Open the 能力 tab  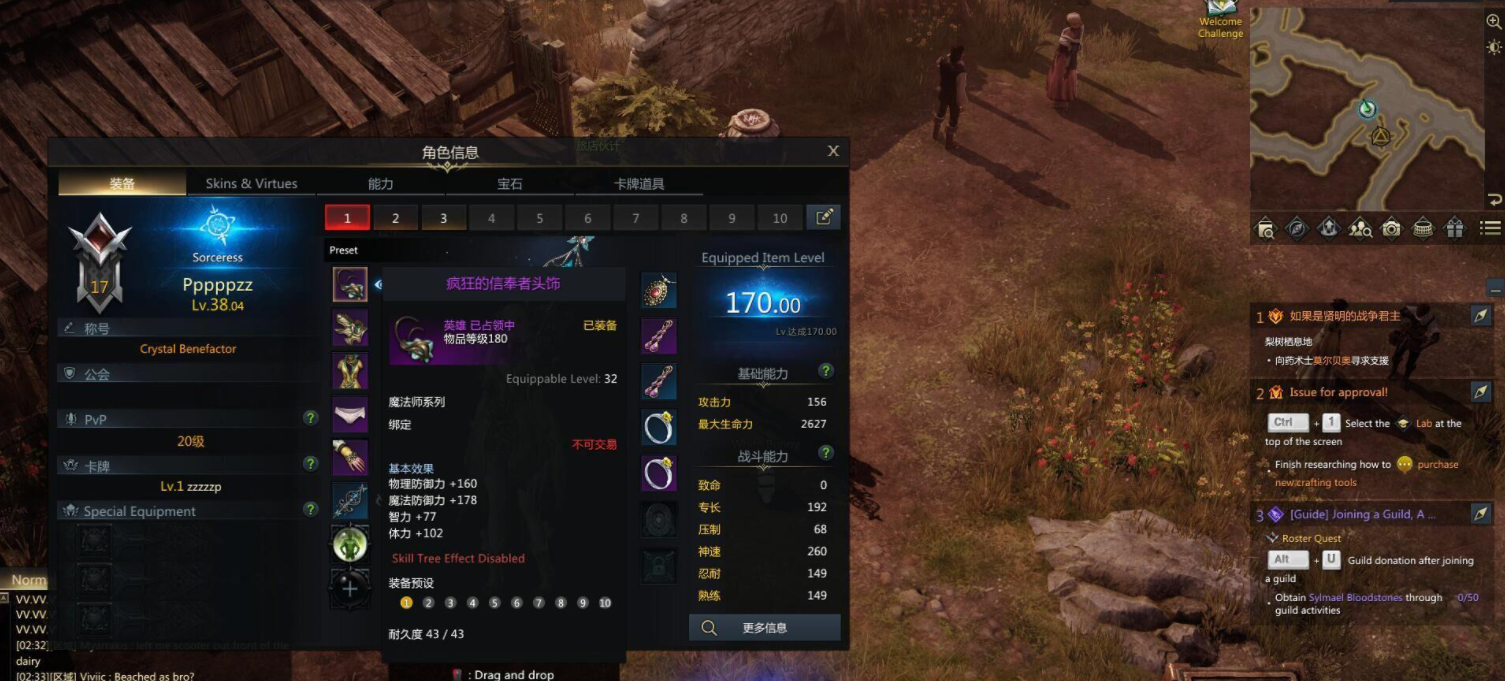tap(381, 184)
